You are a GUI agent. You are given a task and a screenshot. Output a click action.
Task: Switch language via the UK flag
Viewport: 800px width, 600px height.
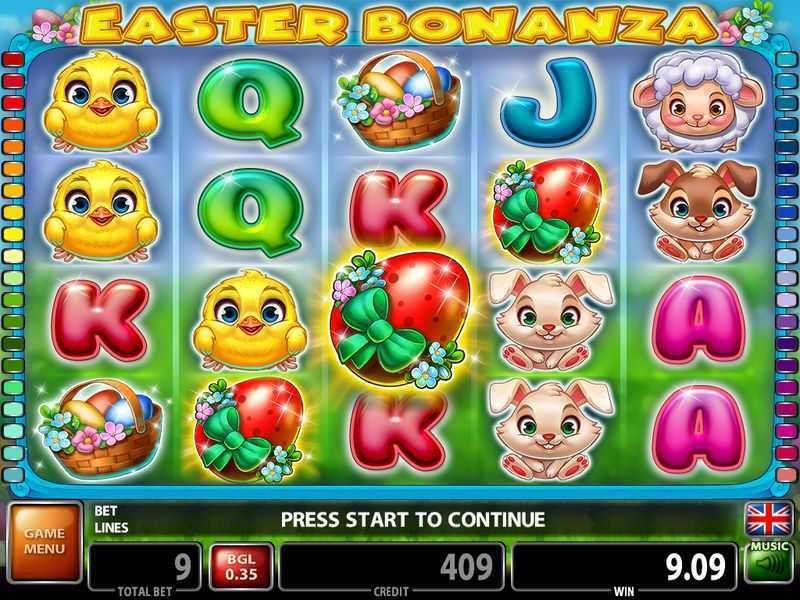(767, 520)
